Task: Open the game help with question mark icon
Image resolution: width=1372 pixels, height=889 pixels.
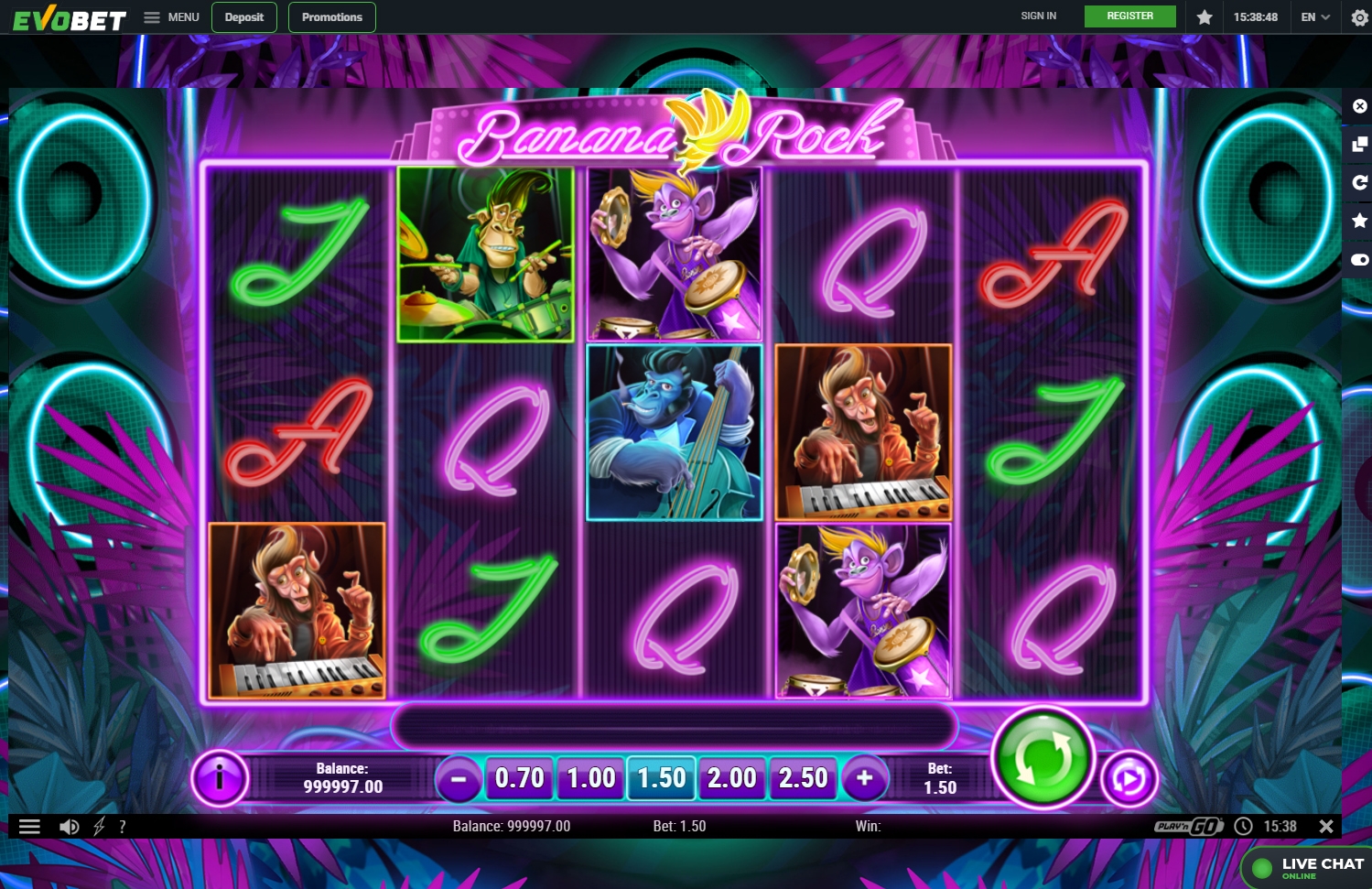Action: tap(123, 825)
